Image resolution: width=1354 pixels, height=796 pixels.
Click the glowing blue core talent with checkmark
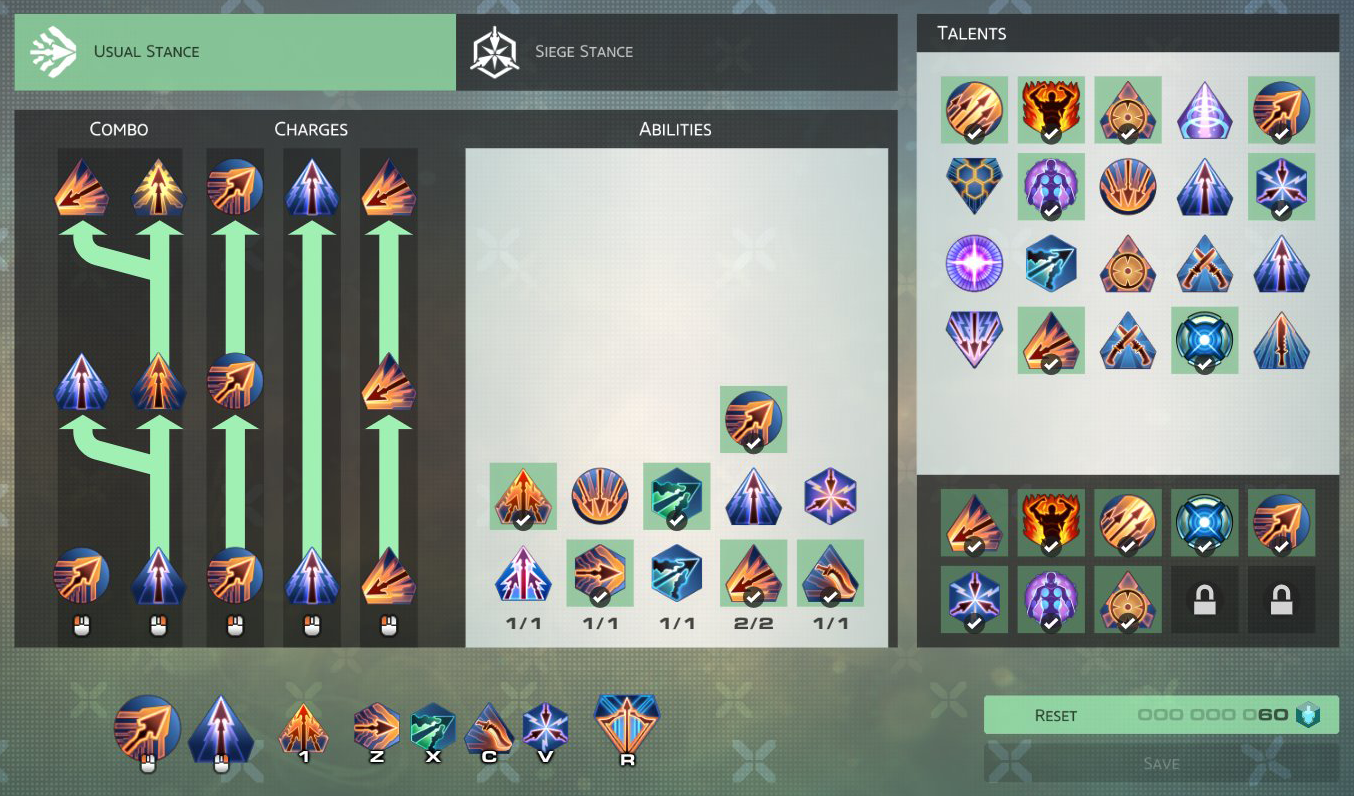pos(1204,340)
